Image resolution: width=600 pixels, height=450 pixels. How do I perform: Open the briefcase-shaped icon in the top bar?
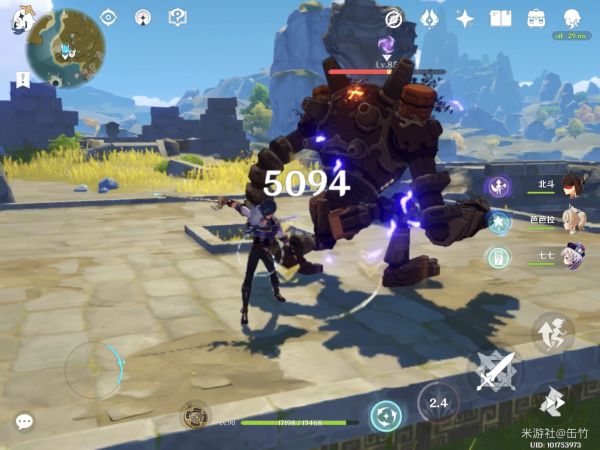coord(536,18)
